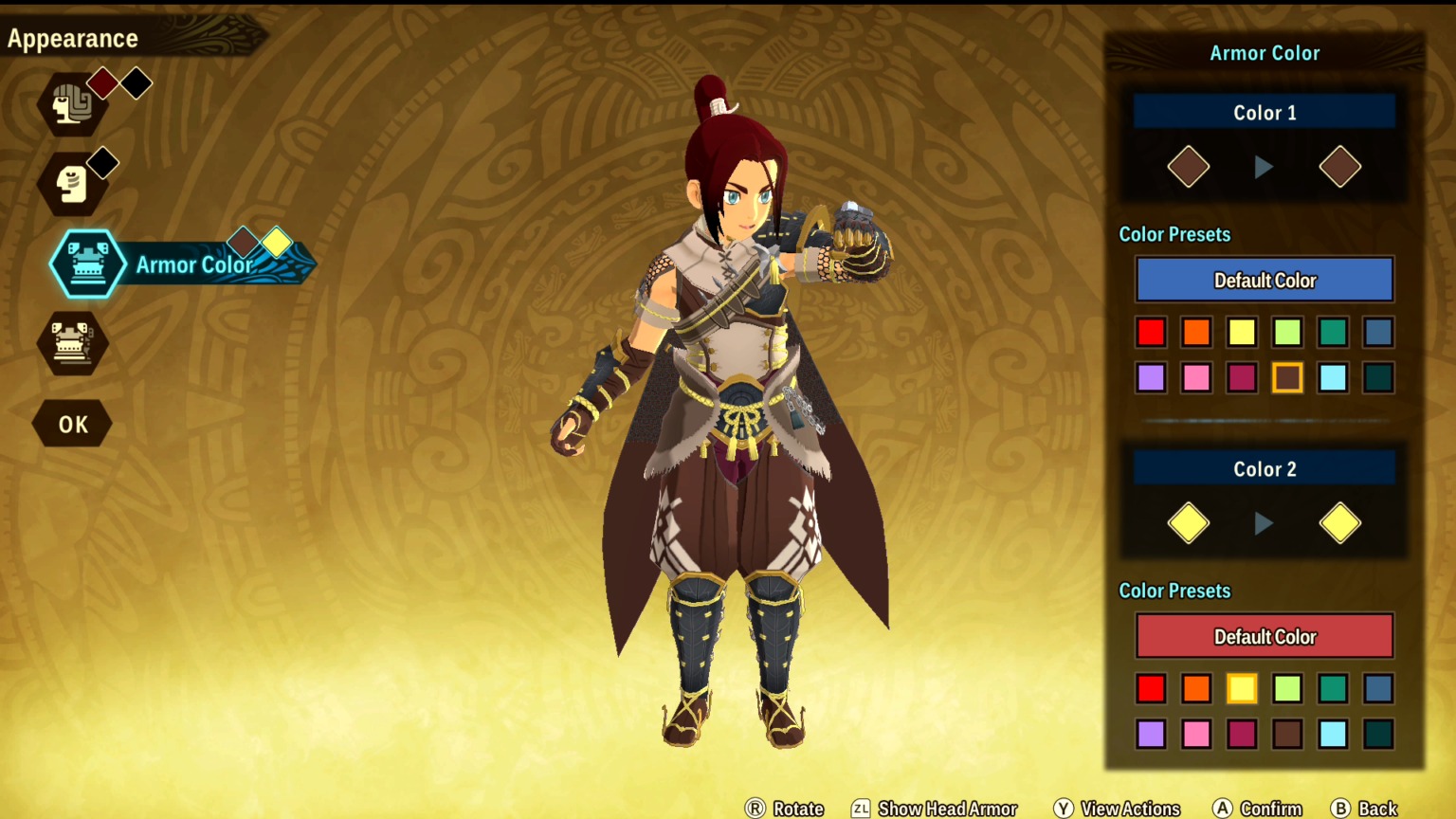Select the currently highlighted brown swatch
The width and height of the screenshot is (1456, 819).
coord(1287,377)
